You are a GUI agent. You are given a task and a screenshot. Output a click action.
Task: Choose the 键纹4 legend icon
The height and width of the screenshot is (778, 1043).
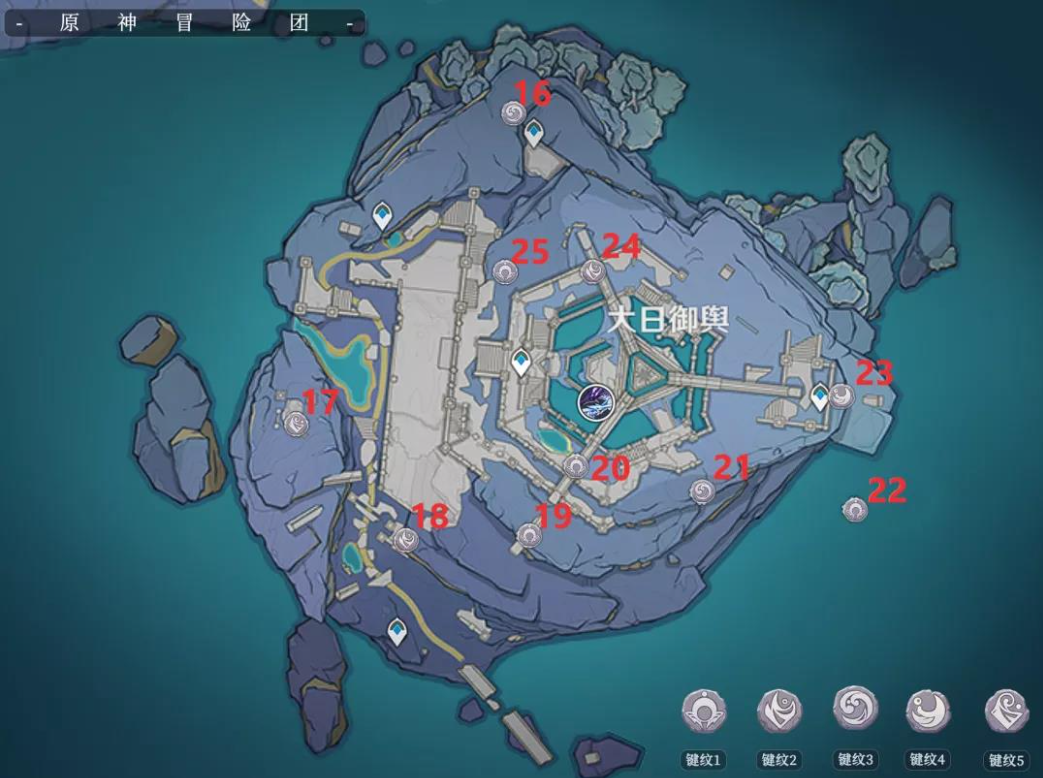[x=928, y=711]
